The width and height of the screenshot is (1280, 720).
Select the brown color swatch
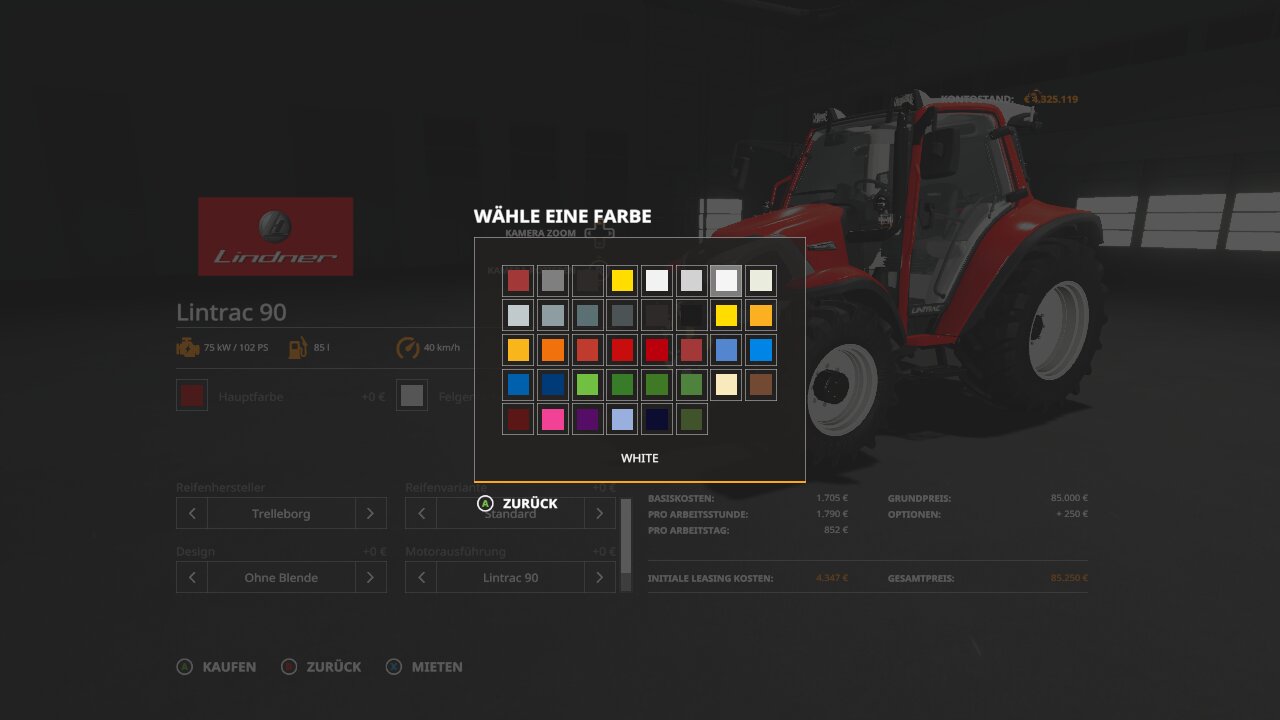(760, 384)
